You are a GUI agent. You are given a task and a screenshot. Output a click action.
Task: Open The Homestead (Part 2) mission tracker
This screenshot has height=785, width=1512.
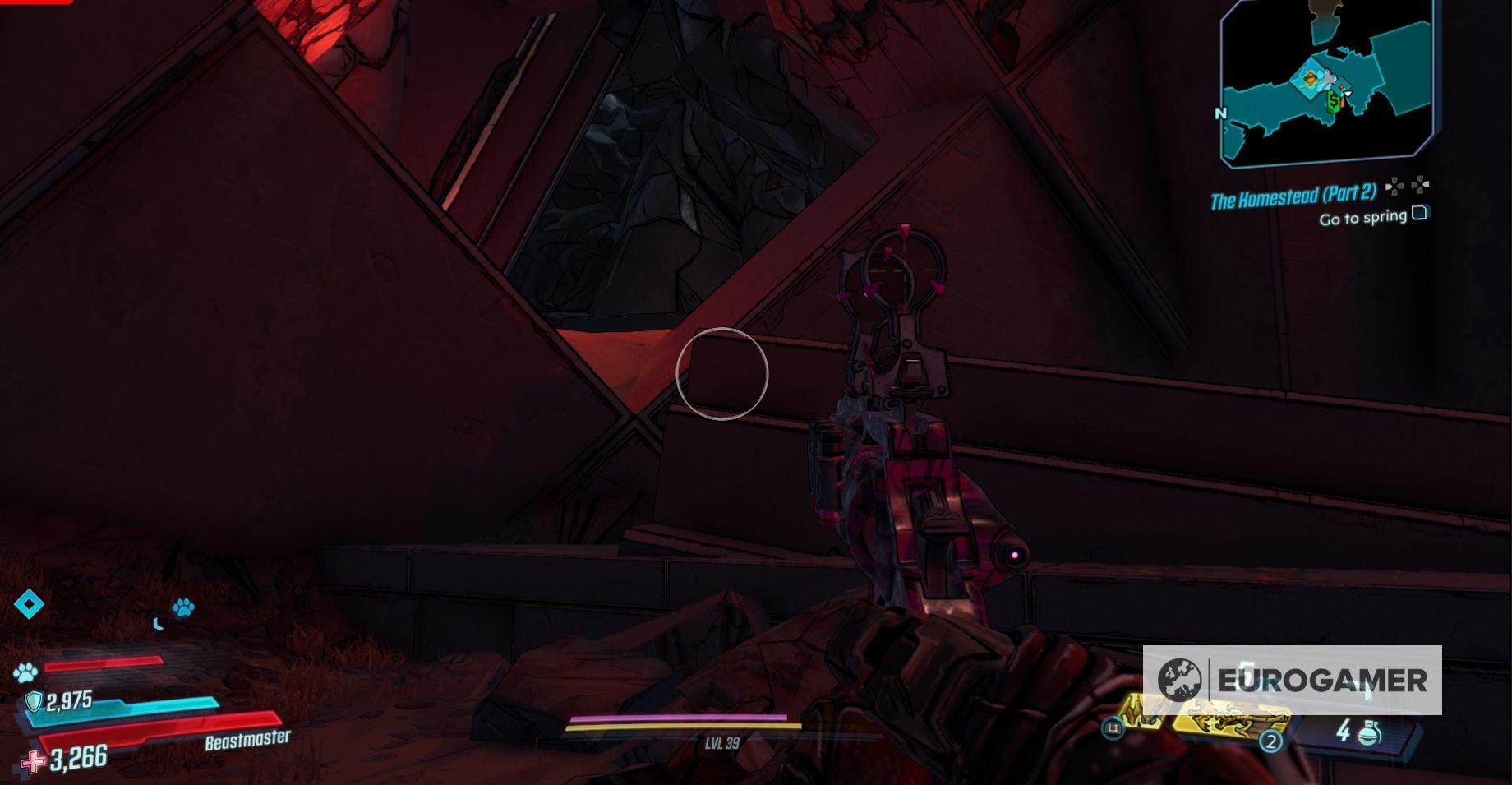1293,196
